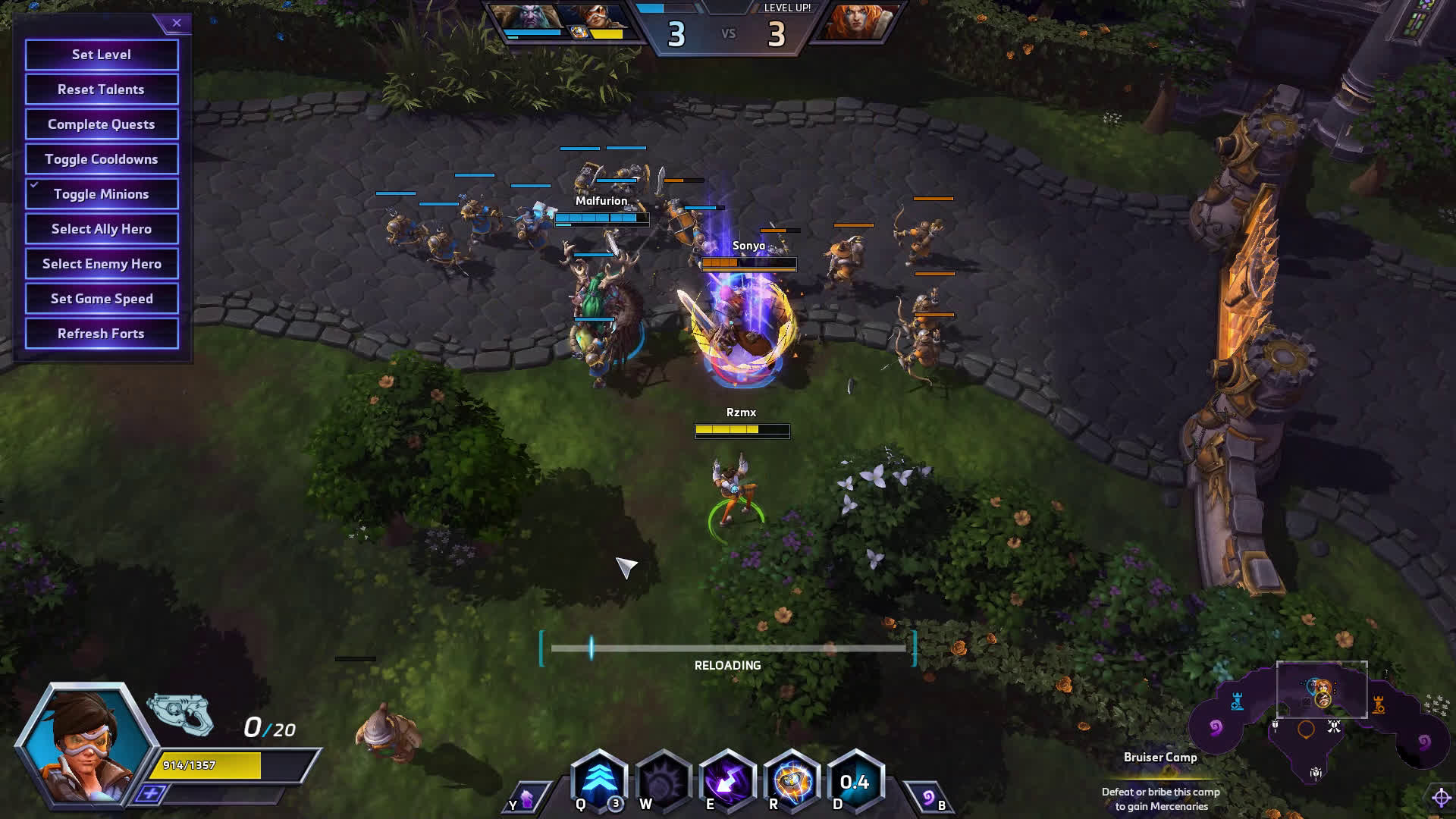Click the Reload trait icon

pos(855,781)
